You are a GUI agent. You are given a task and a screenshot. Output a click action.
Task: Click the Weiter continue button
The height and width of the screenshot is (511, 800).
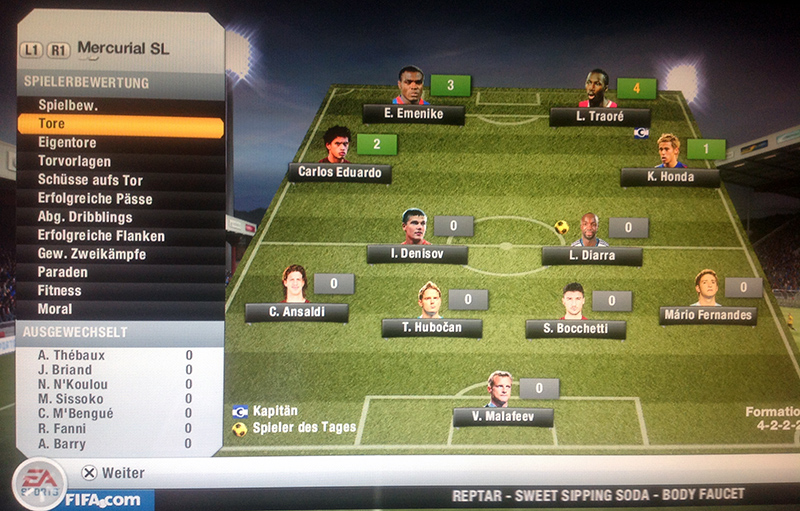click(113, 473)
